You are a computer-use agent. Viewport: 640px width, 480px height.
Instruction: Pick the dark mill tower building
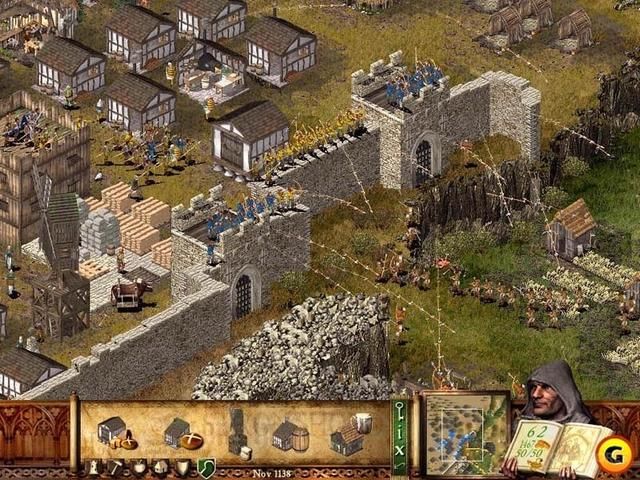pos(237,430)
